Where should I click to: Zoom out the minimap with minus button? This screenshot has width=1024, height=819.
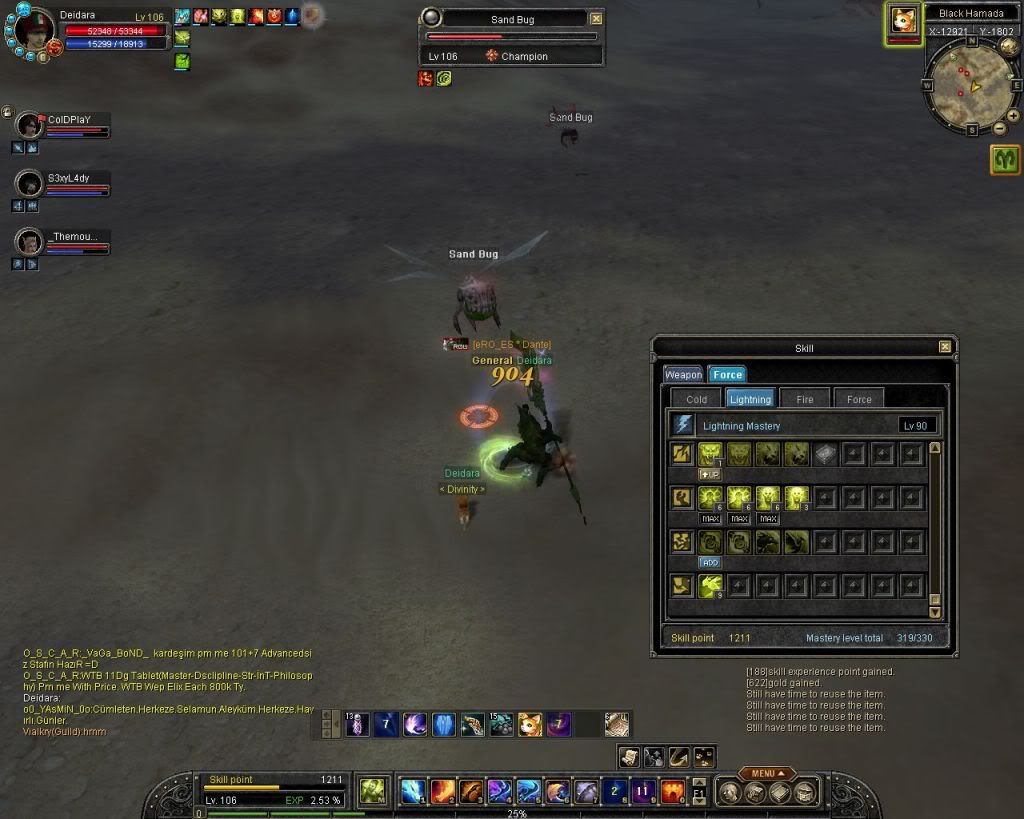[998, 128]
